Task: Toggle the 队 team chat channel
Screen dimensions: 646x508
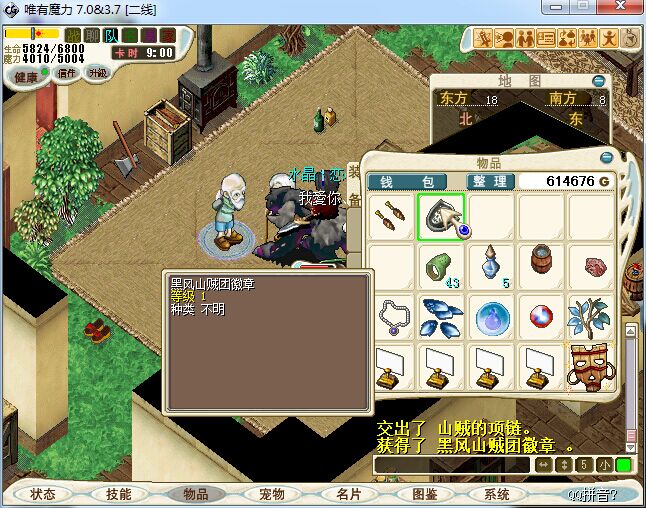Action: (x=111, y=35)
